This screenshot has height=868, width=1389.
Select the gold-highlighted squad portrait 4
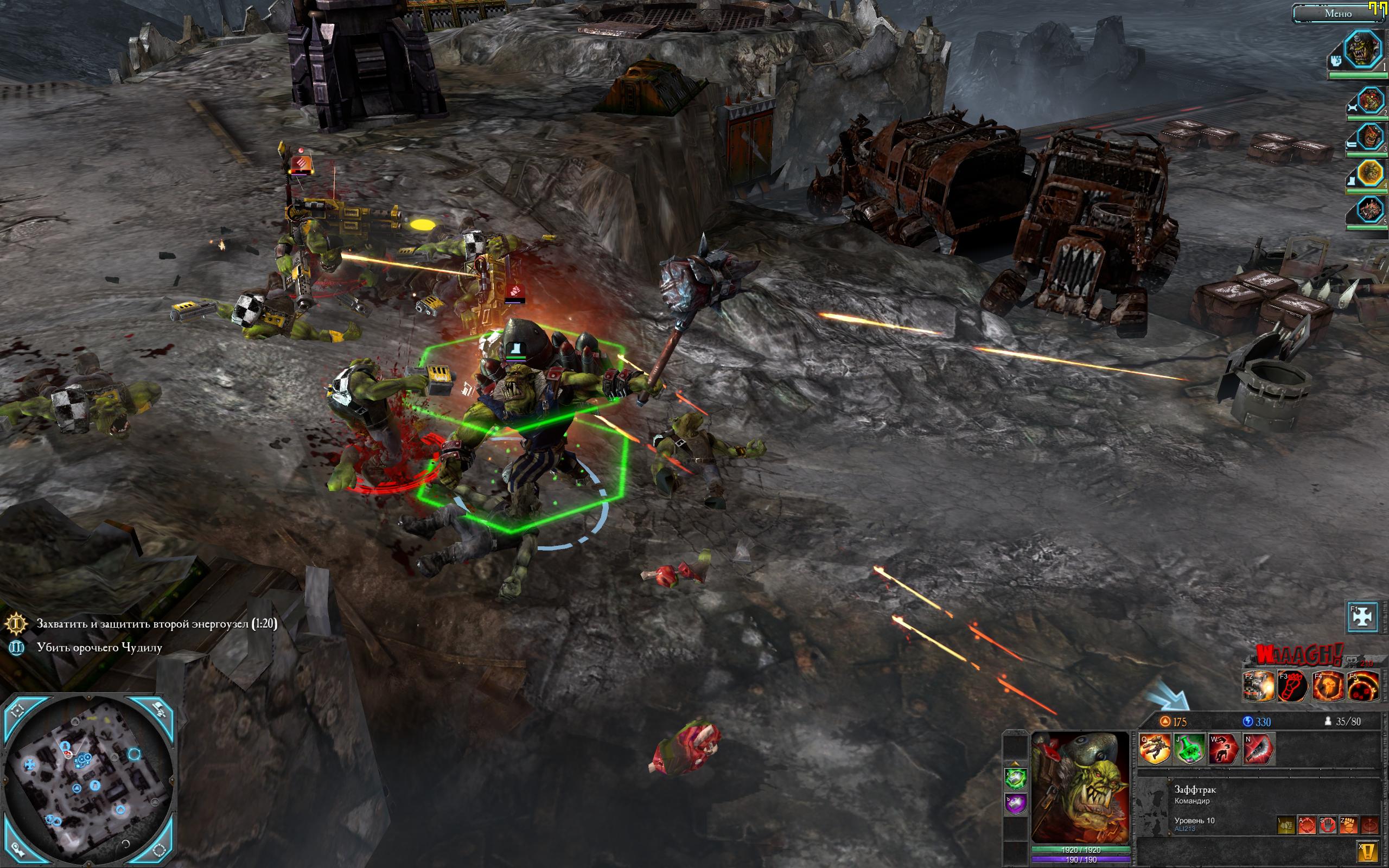[x=1370, y=173]
